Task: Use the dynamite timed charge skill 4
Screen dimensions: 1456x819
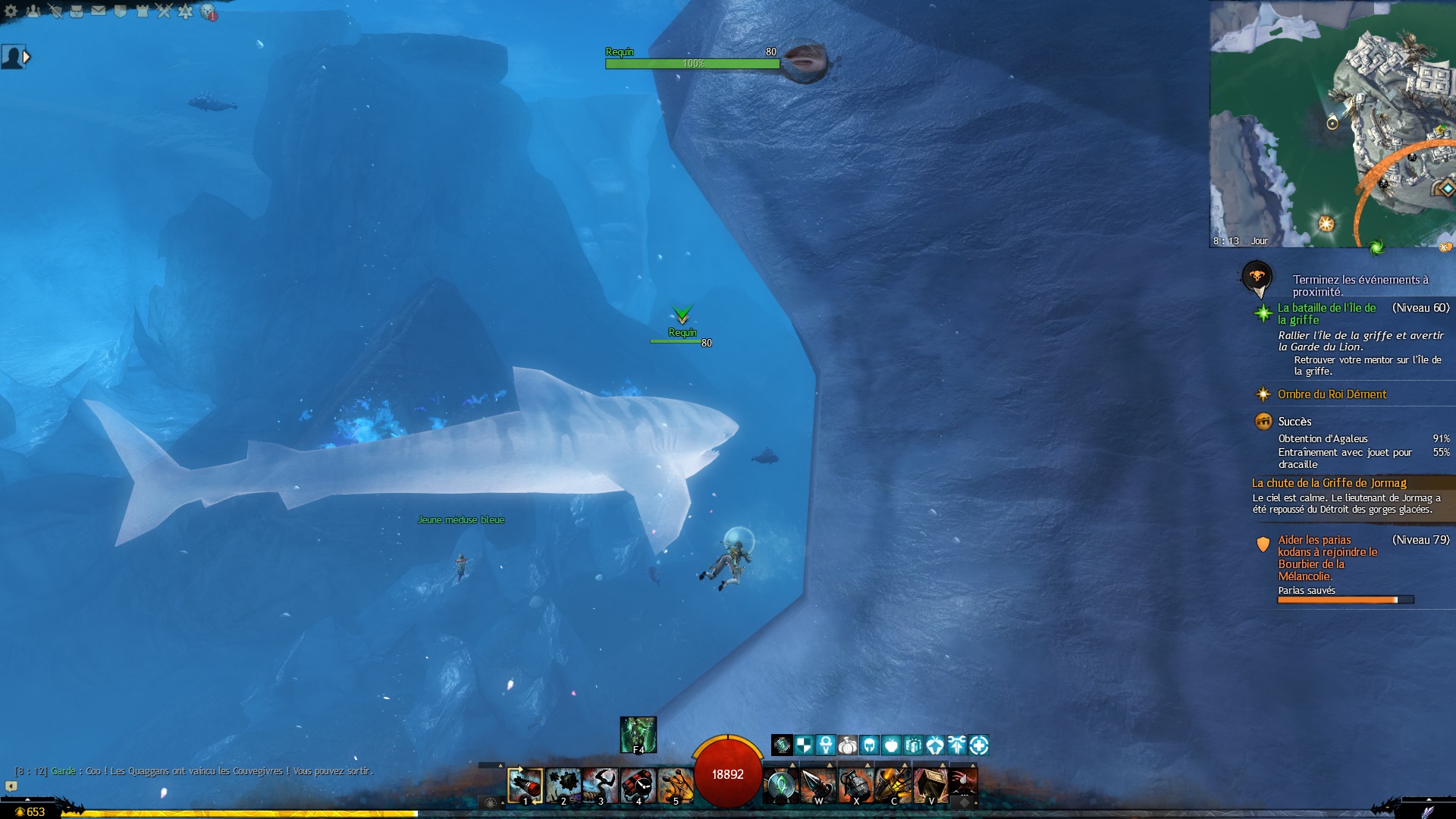Action: (x=639, y=785)
